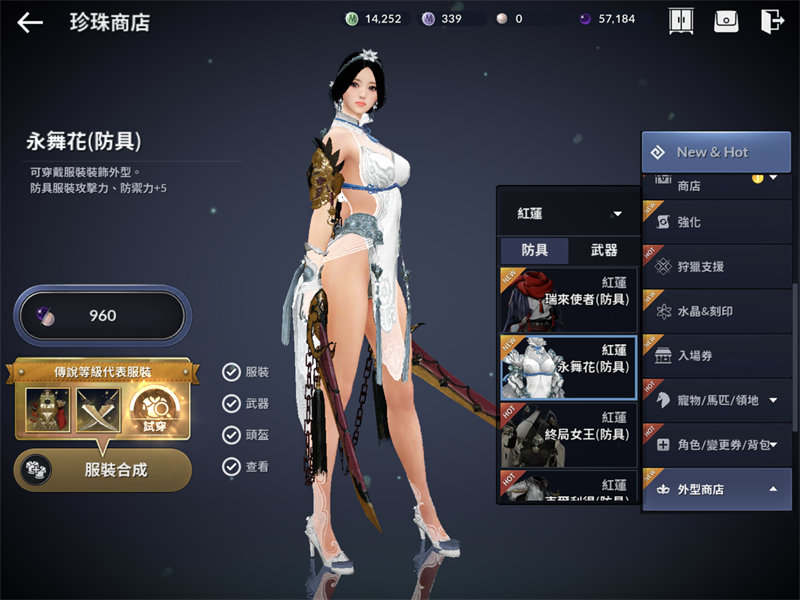
Task: Open the wardrobe icon in top bar
Action: click(681, 21)
